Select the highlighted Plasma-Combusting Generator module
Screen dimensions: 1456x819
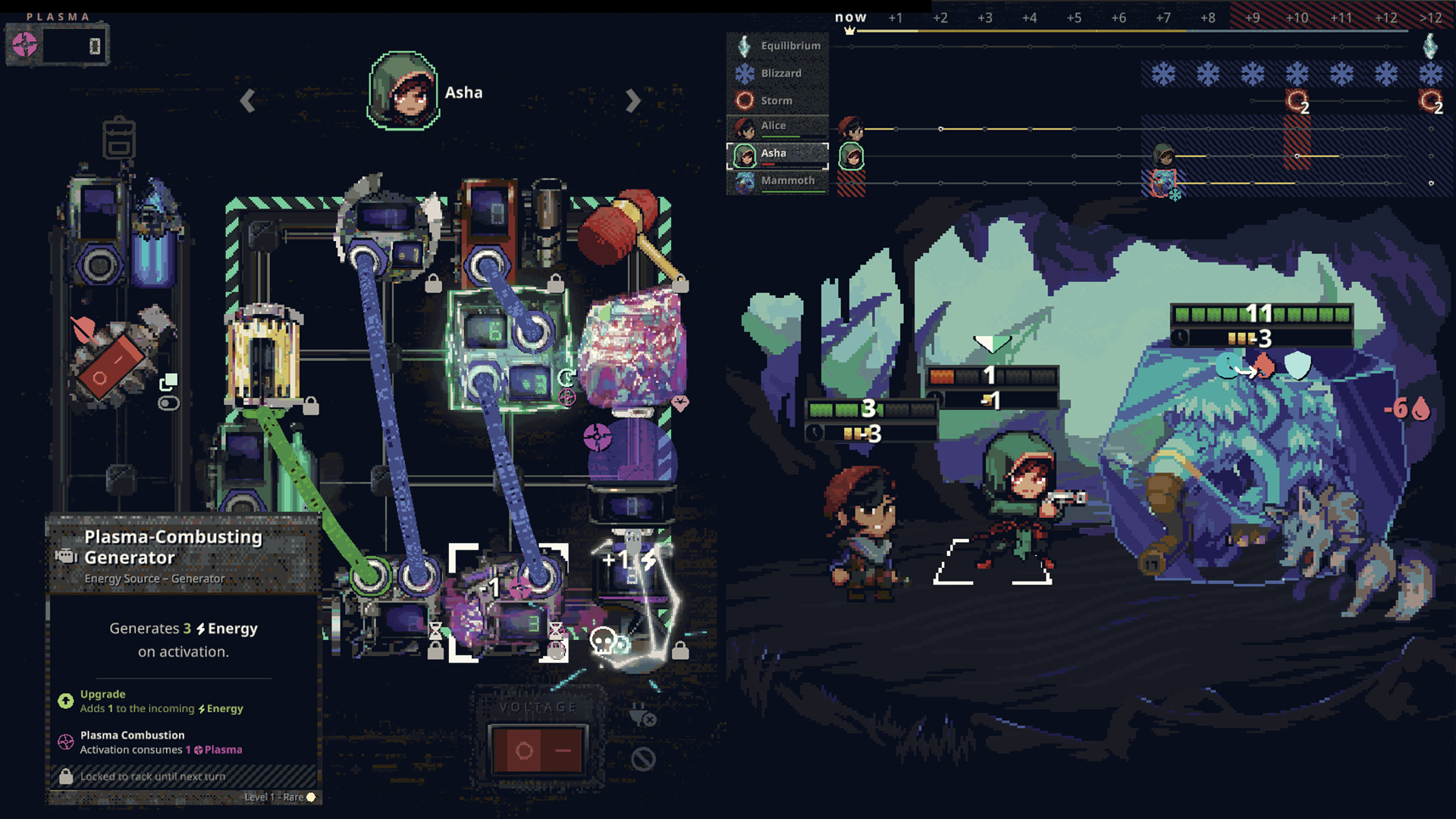point(507,603)
